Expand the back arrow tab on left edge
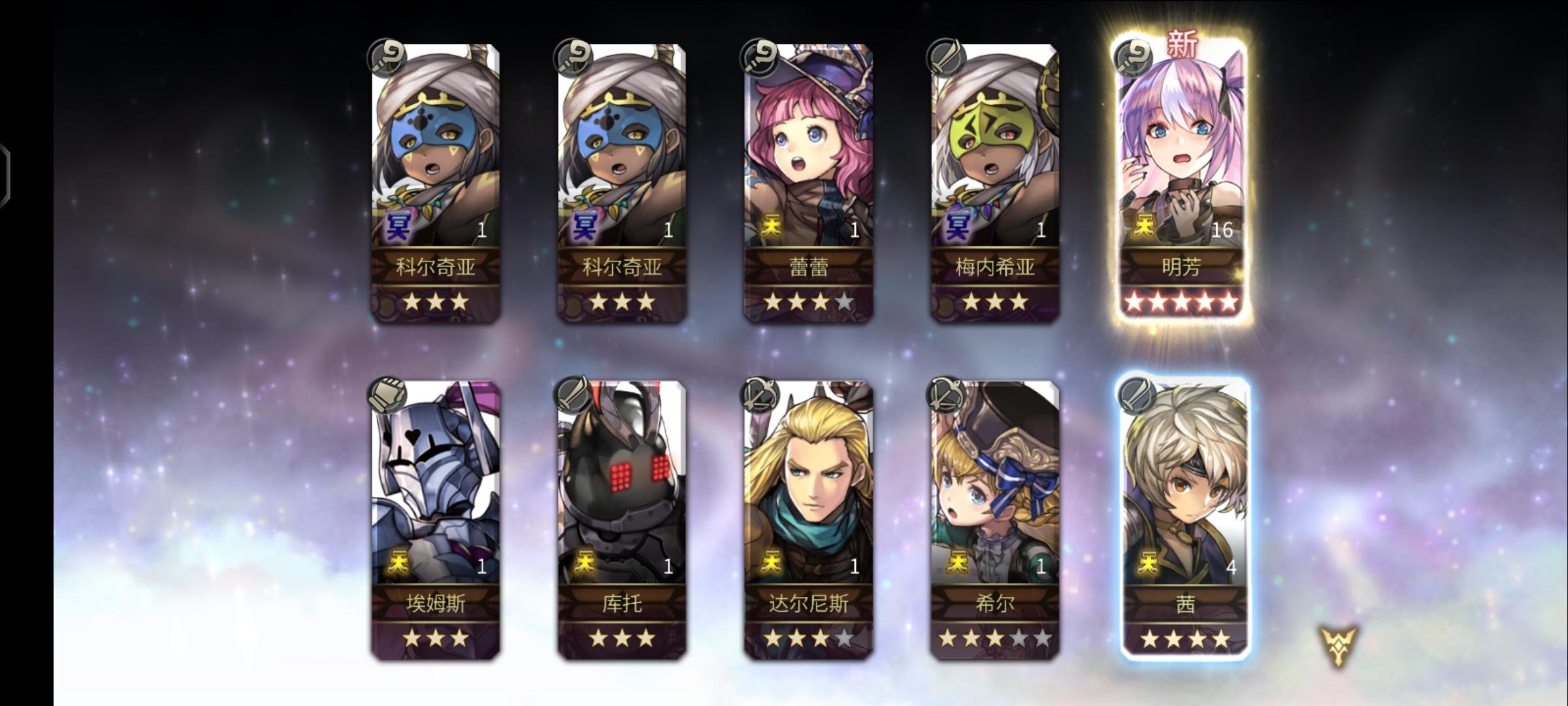 click(5, 188)
